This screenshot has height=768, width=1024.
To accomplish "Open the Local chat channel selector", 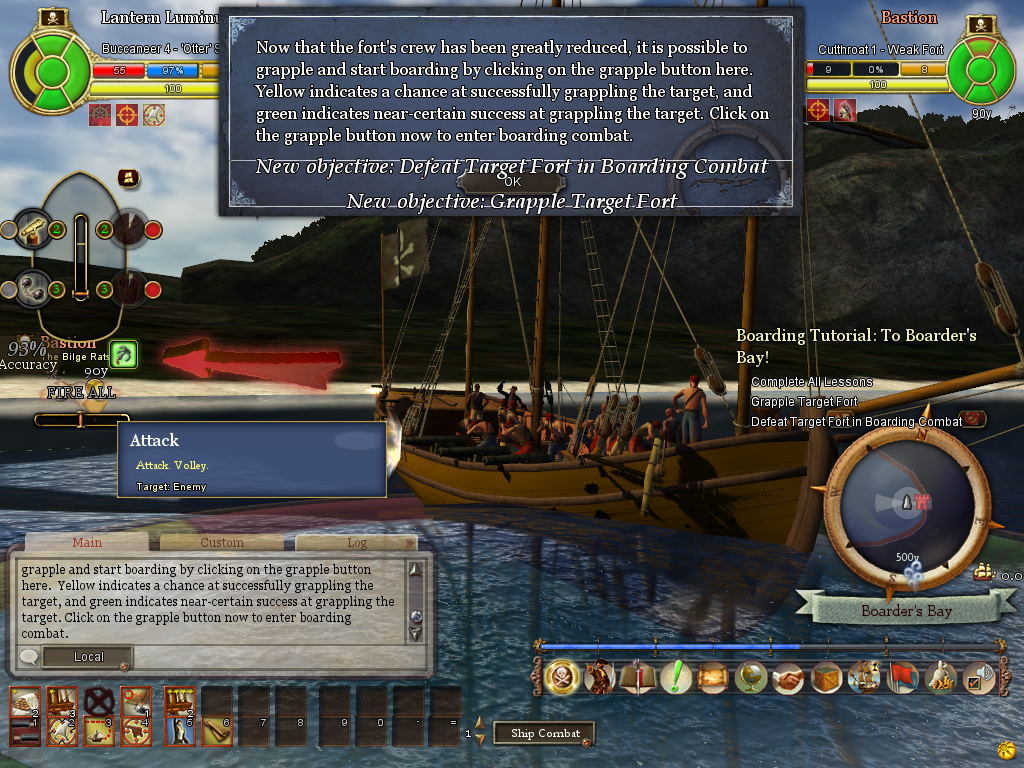I will [x=89, y=657].
